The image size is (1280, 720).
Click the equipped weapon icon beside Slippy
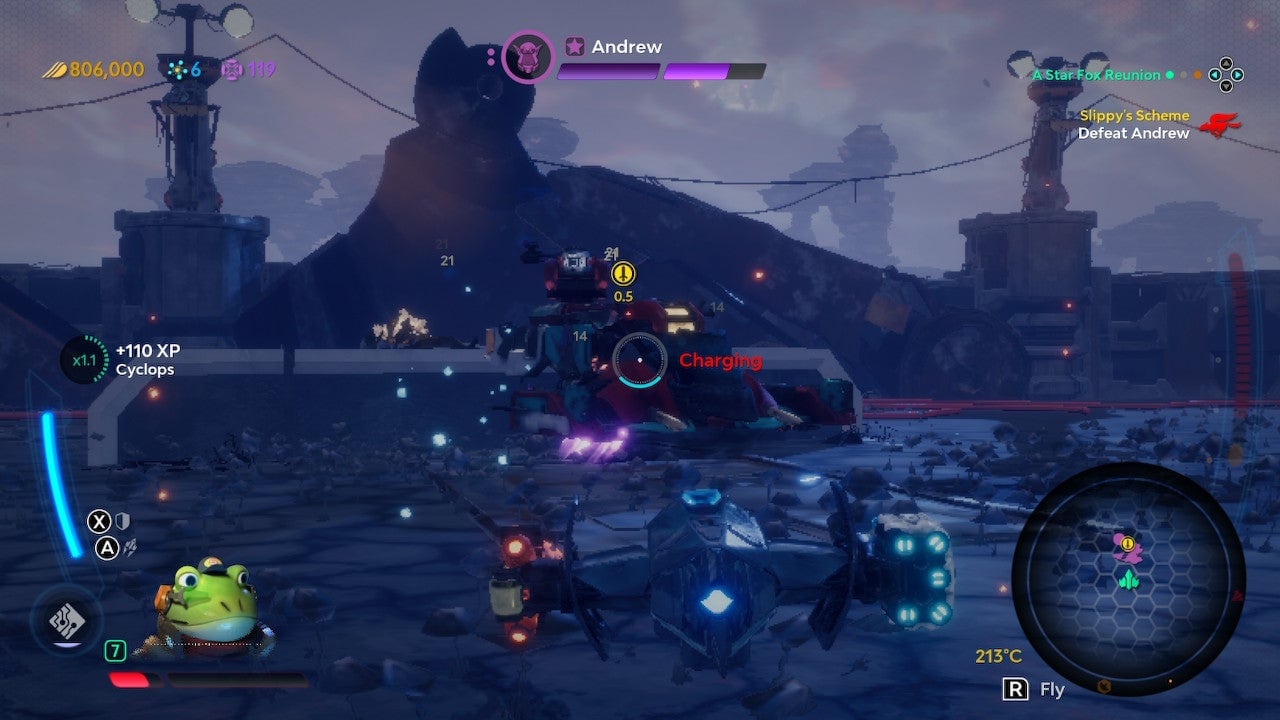point(66,619)
